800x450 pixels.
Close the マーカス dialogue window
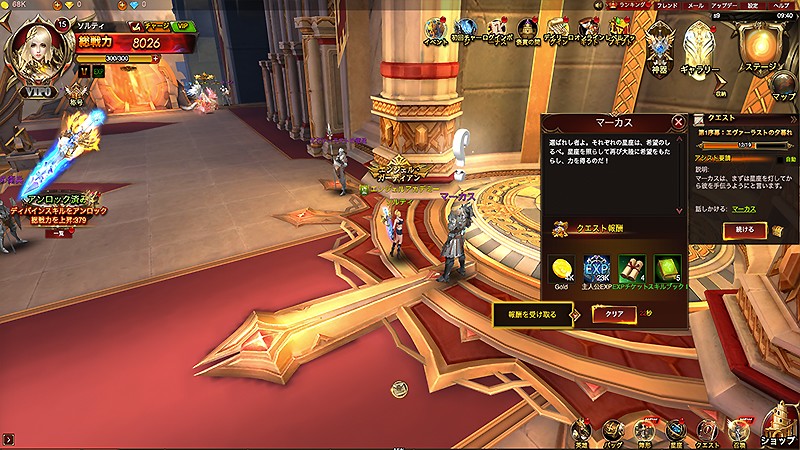pyautogui.click(x=678, y=122)
